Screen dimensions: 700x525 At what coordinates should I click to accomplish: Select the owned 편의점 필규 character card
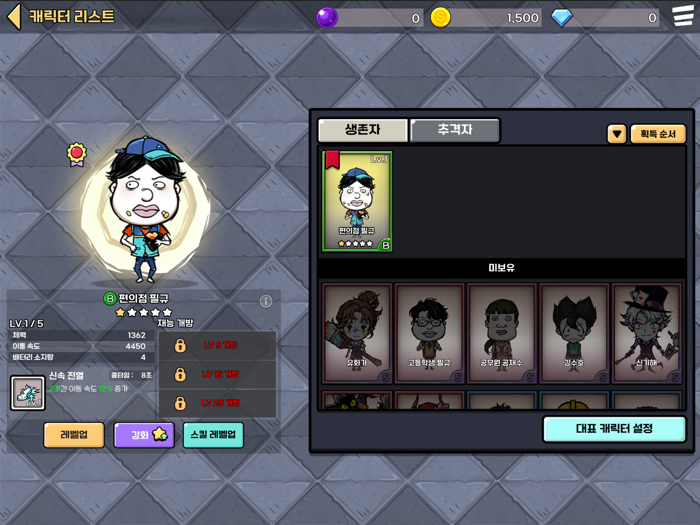356,201
